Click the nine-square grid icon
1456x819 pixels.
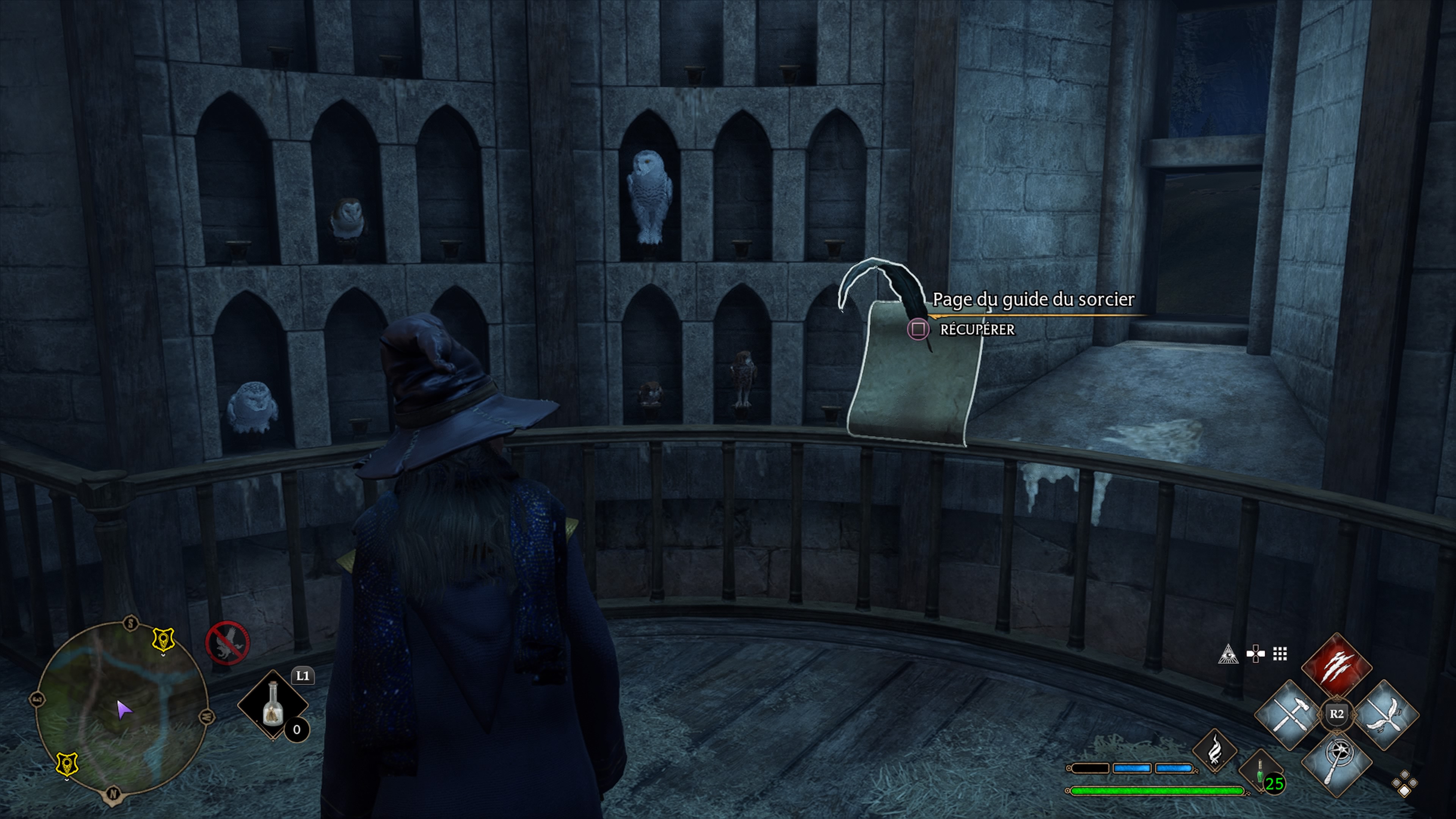(1280, 654)
